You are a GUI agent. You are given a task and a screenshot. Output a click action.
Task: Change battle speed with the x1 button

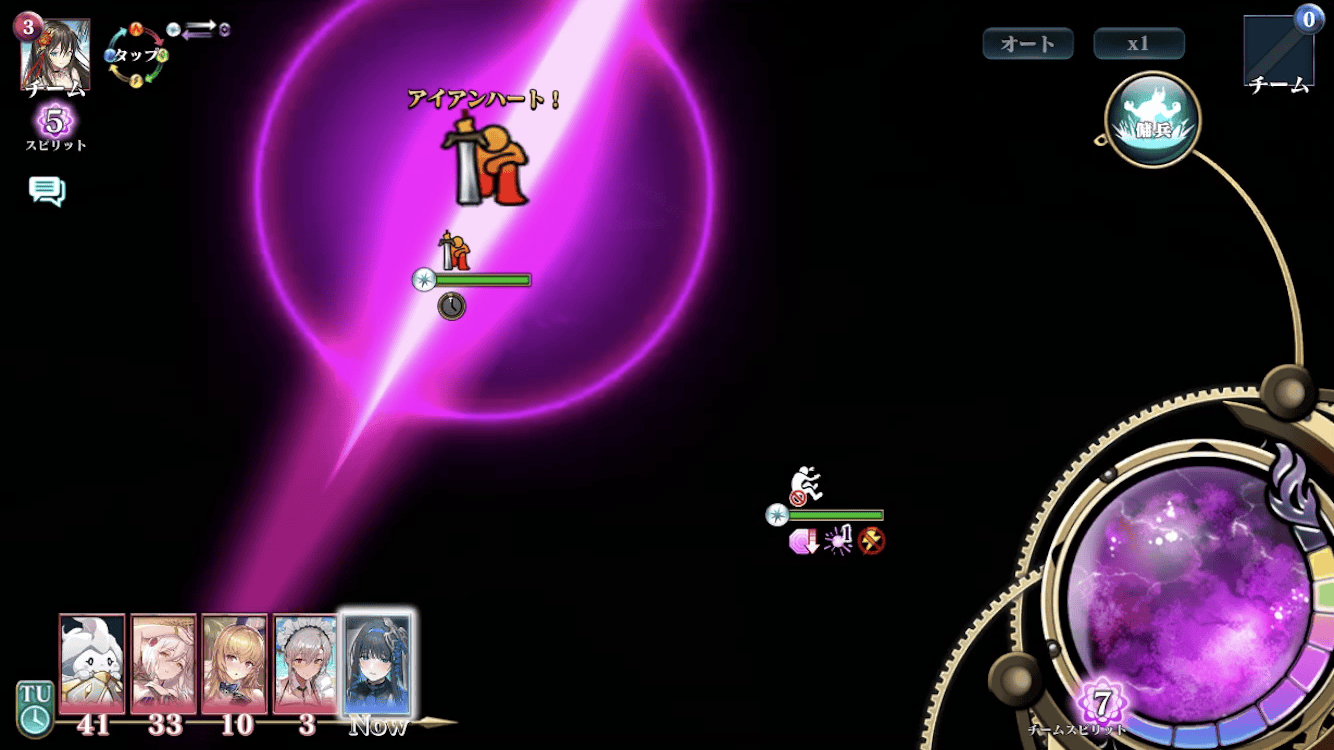click(1138, 44)
